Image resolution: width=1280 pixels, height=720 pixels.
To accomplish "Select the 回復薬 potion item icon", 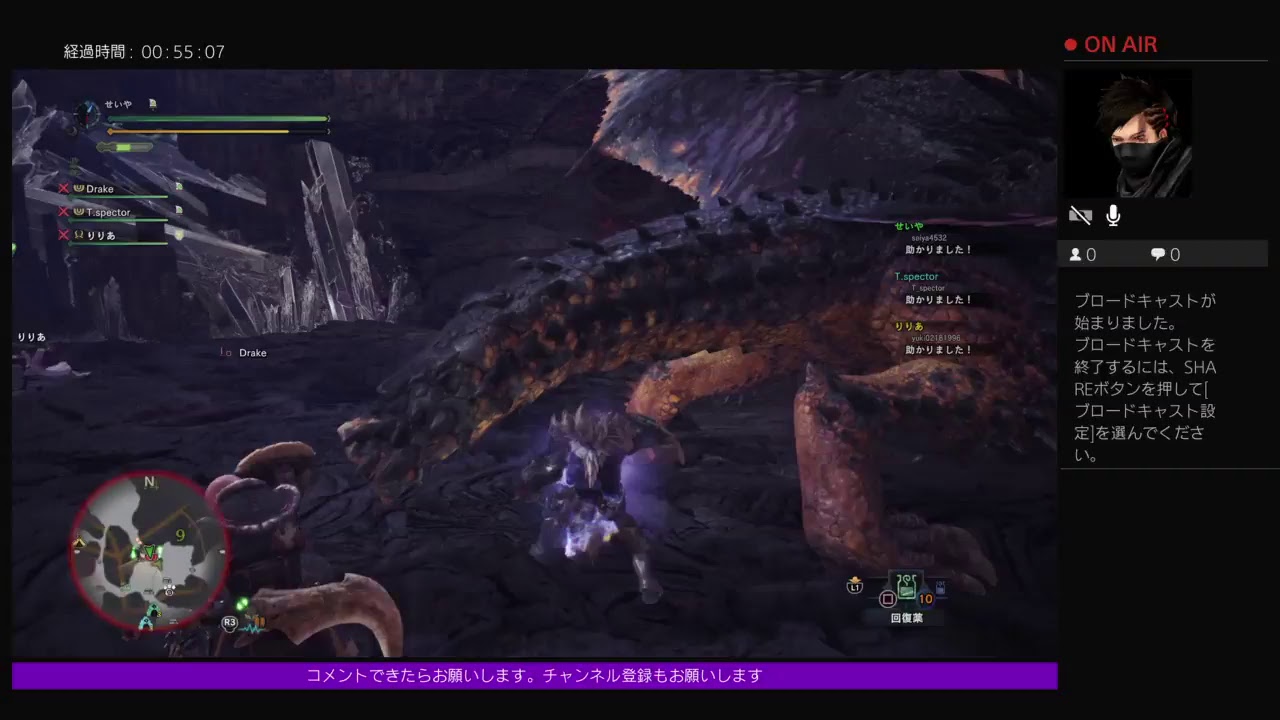I will pyautogui.click(x=906, y=586).
